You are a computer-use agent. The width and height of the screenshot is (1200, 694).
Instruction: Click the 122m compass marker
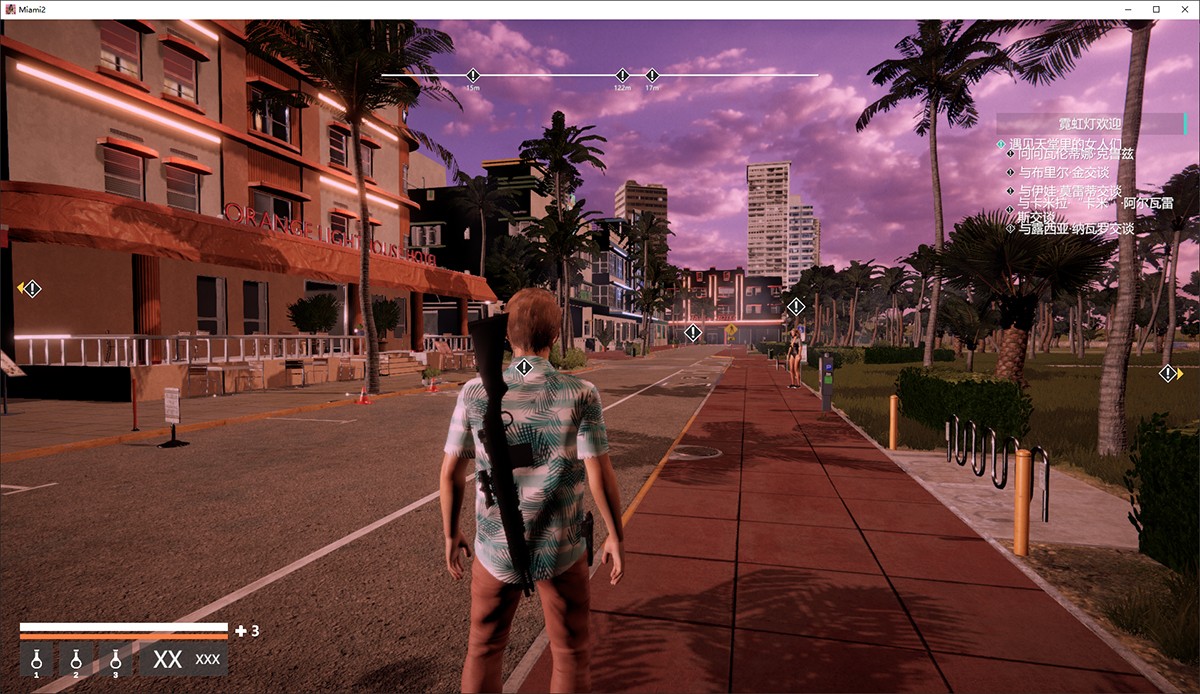622,76
